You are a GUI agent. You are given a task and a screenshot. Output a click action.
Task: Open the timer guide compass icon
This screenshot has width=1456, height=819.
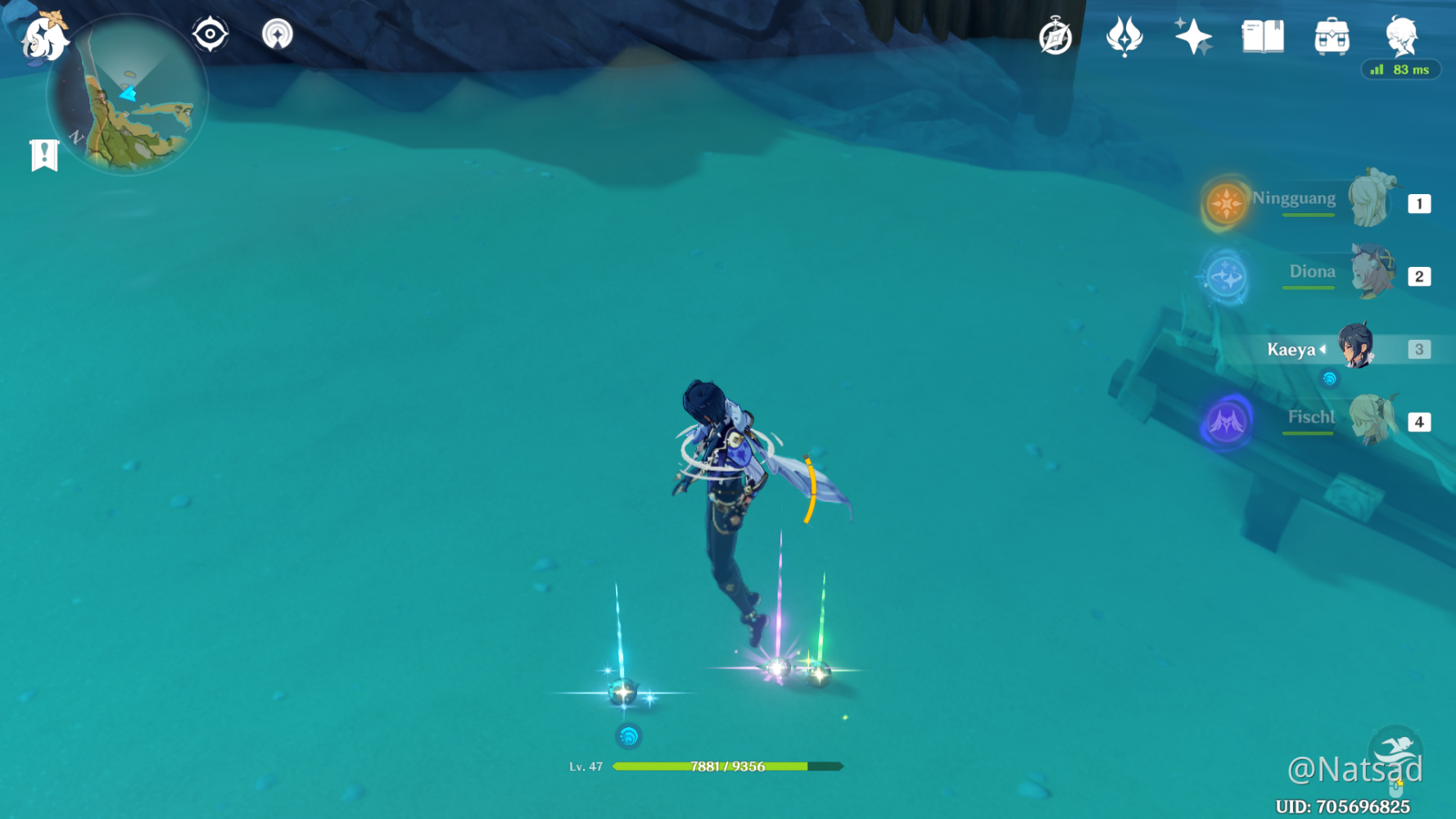[1056, 35]
